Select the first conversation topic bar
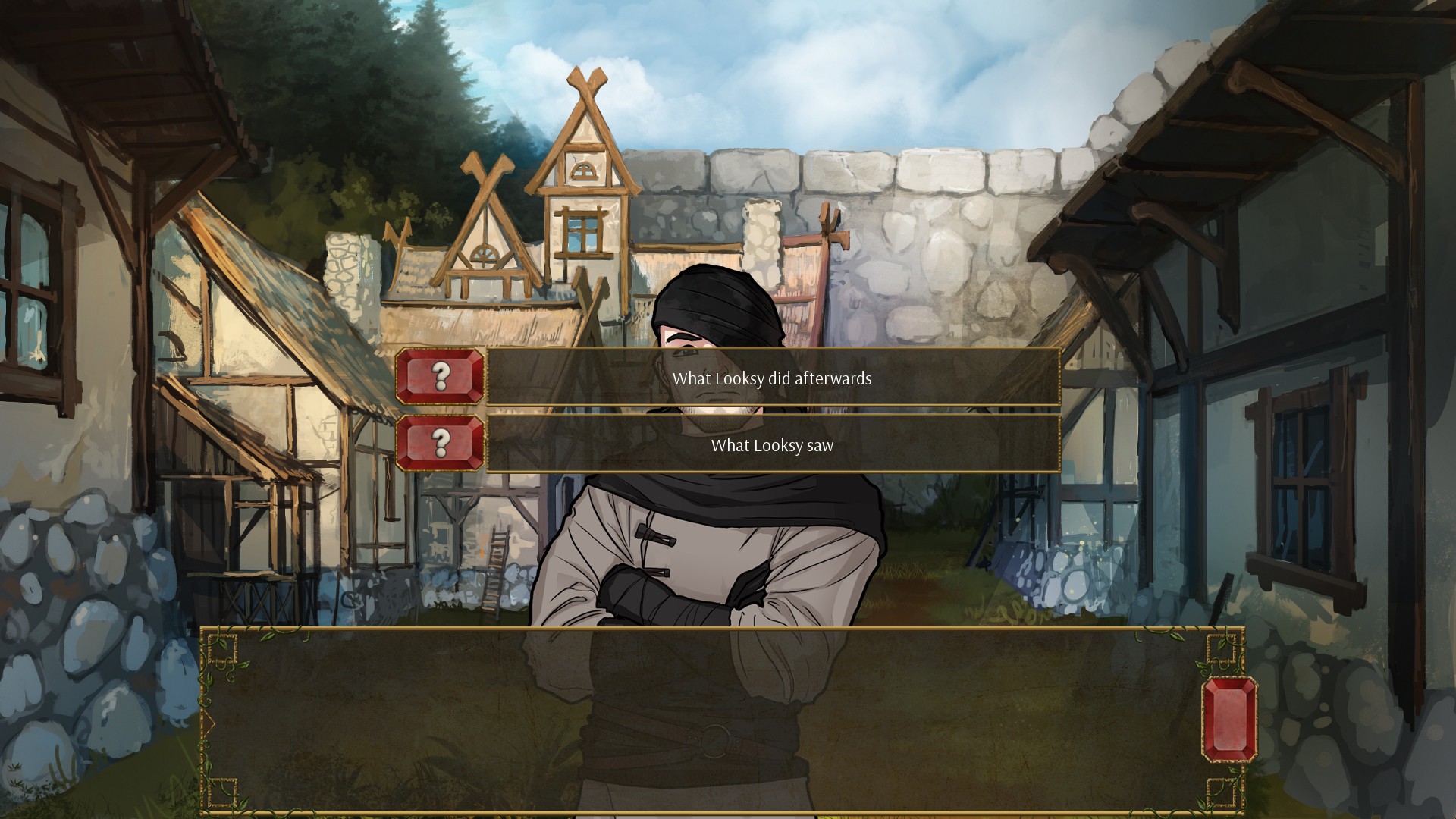Image resolution: width=1456 pixels, height=819 pixels. point(775,381)
